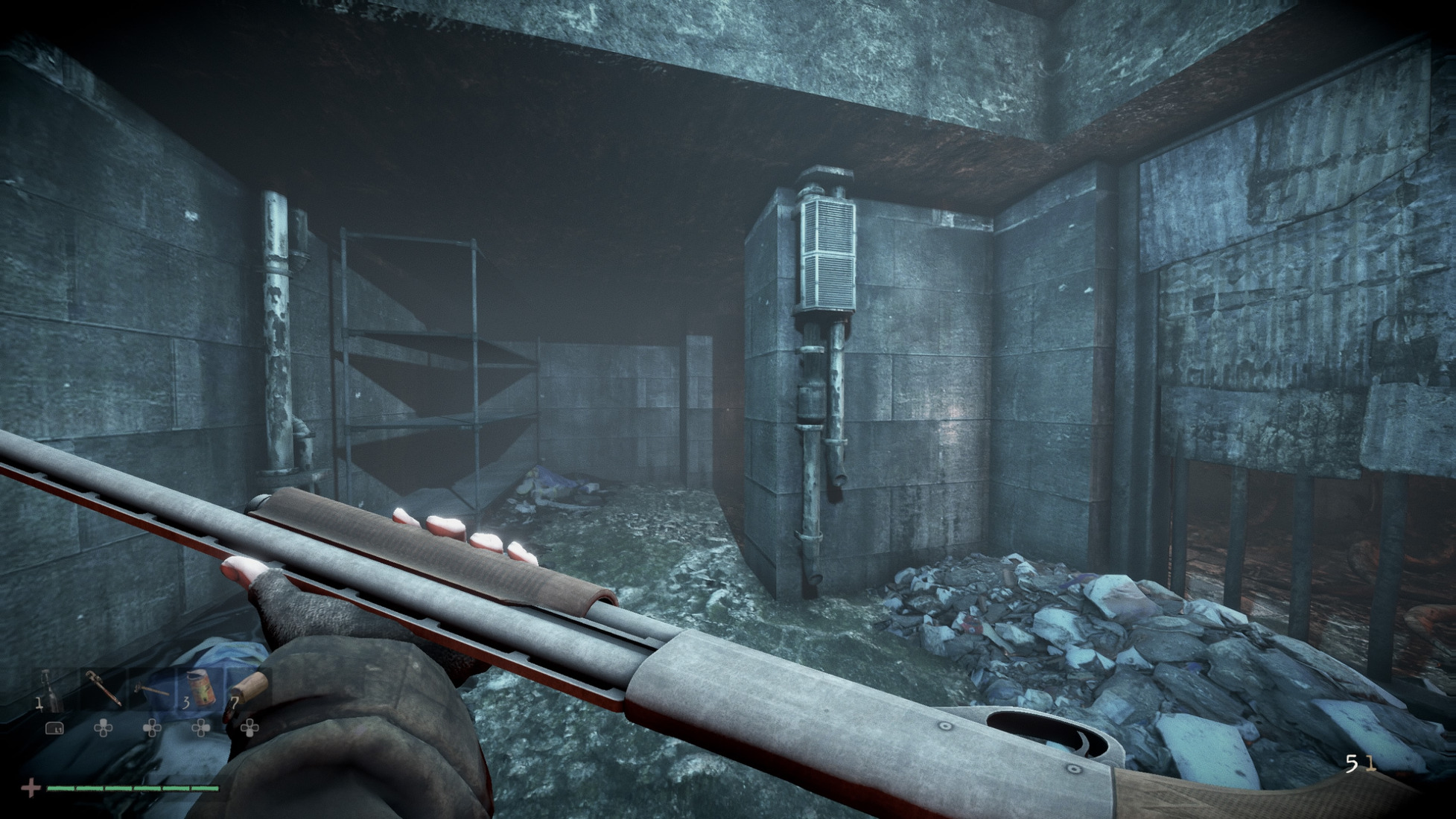Screen dimensions: 1456x819
Task: Choose the hammer hotbar slot
Action: tap(151, 689)
